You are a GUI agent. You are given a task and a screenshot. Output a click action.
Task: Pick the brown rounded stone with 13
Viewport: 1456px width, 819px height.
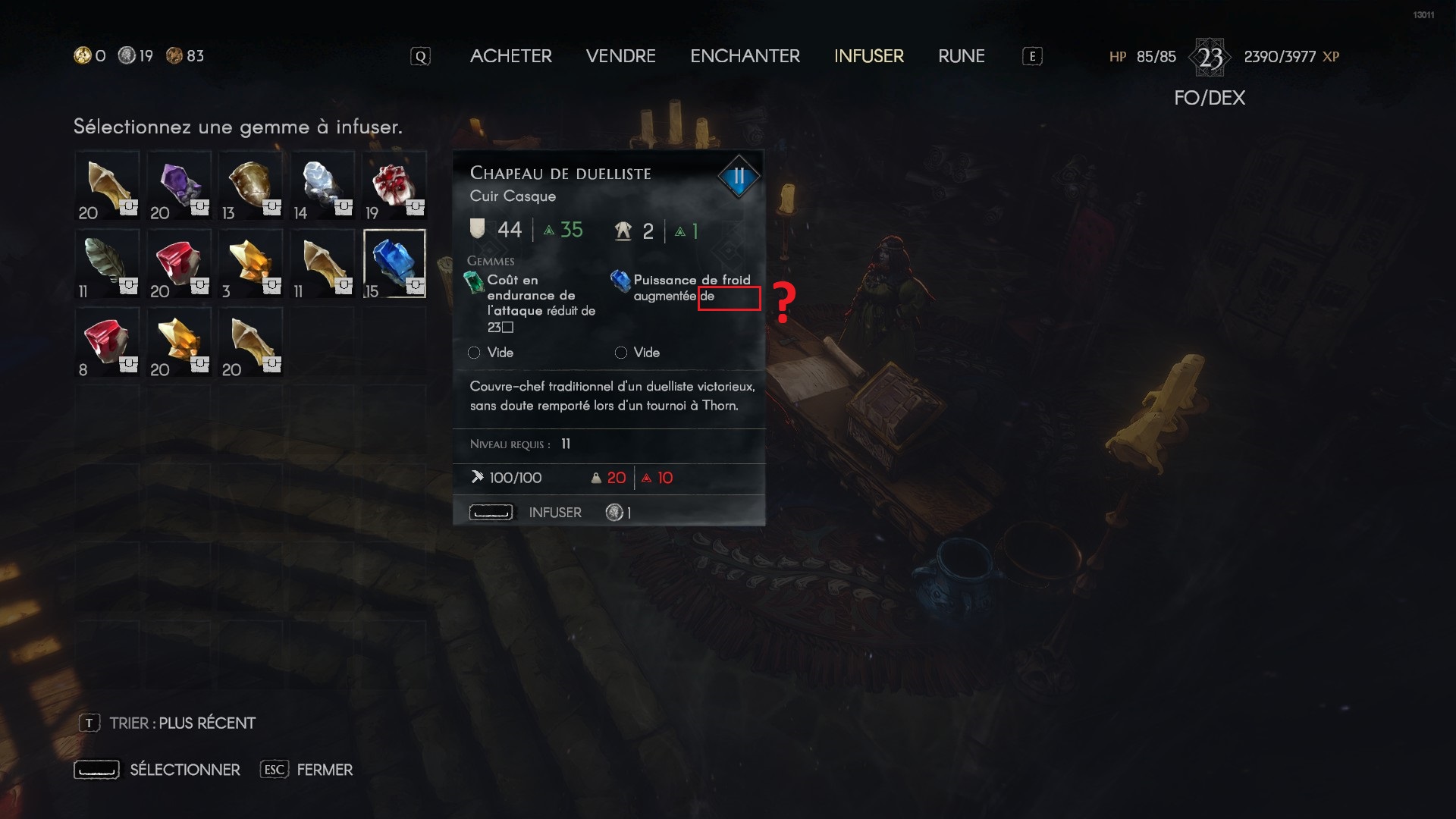tap(250, 186)
